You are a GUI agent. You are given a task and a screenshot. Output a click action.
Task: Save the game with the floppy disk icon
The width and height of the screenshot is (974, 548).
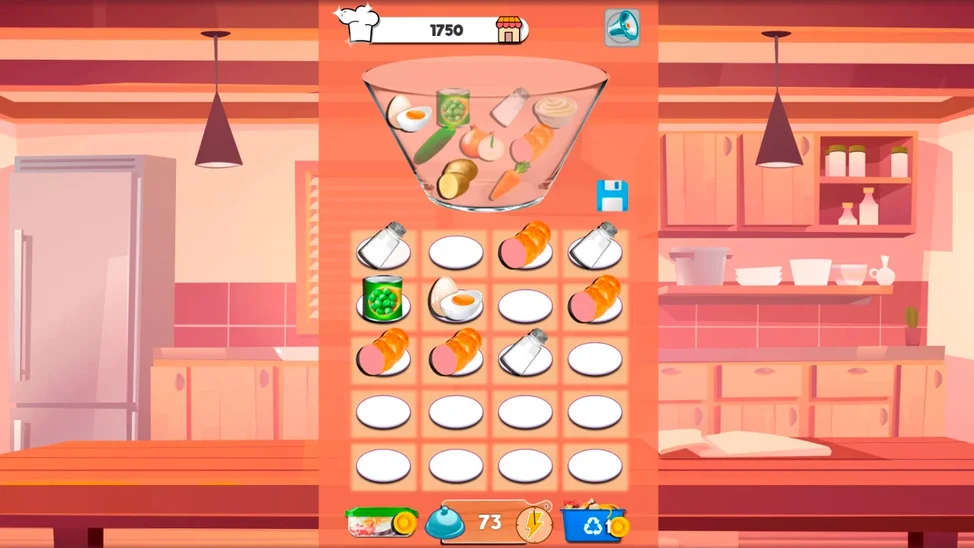pos(612,196)
